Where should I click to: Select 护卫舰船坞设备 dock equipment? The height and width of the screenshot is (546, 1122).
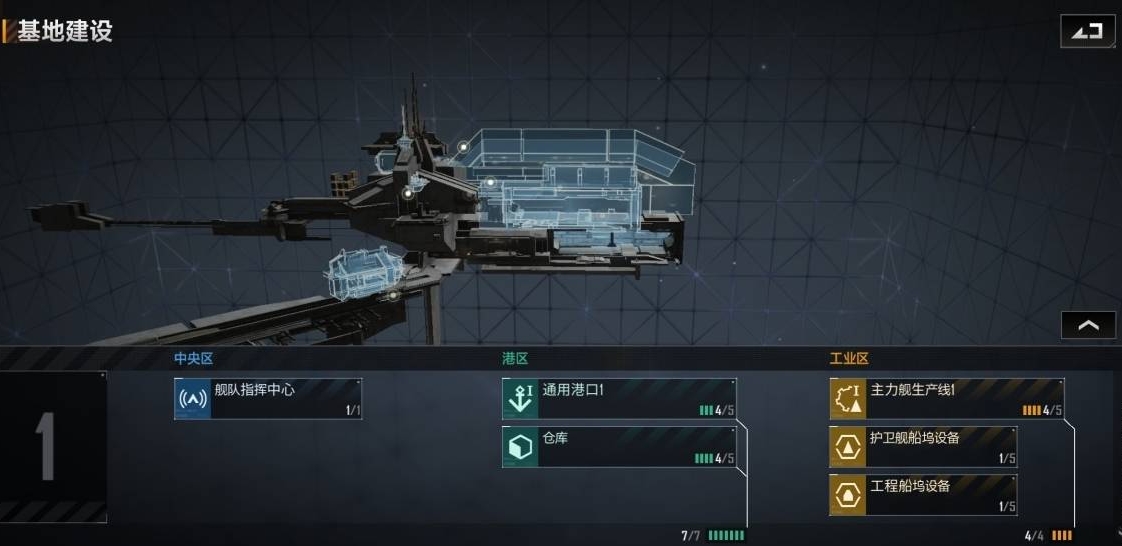pos(923,446)
